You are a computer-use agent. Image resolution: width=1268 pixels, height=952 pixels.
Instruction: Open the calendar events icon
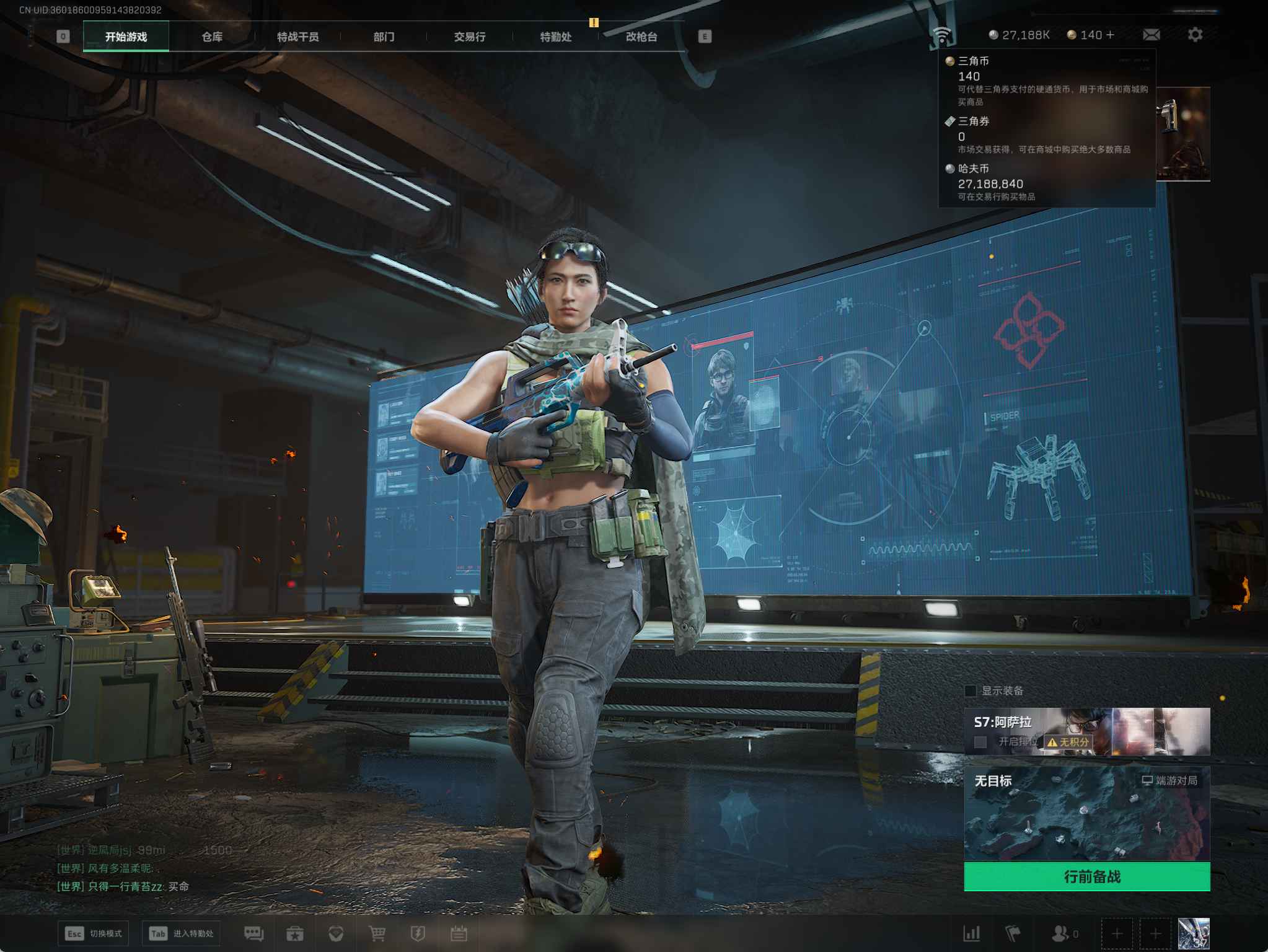[x=459, y=933]
